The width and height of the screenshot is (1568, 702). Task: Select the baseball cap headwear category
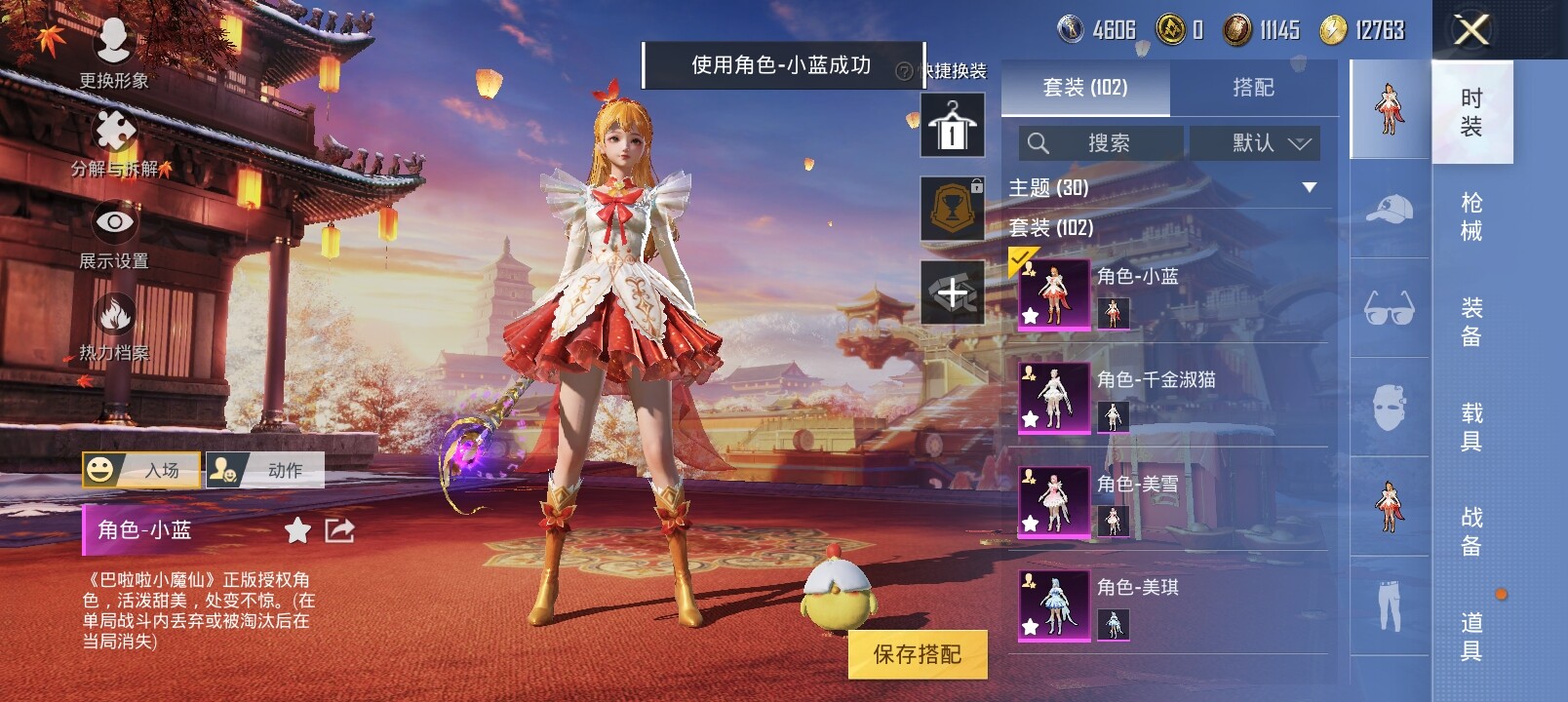point(1390,208)
